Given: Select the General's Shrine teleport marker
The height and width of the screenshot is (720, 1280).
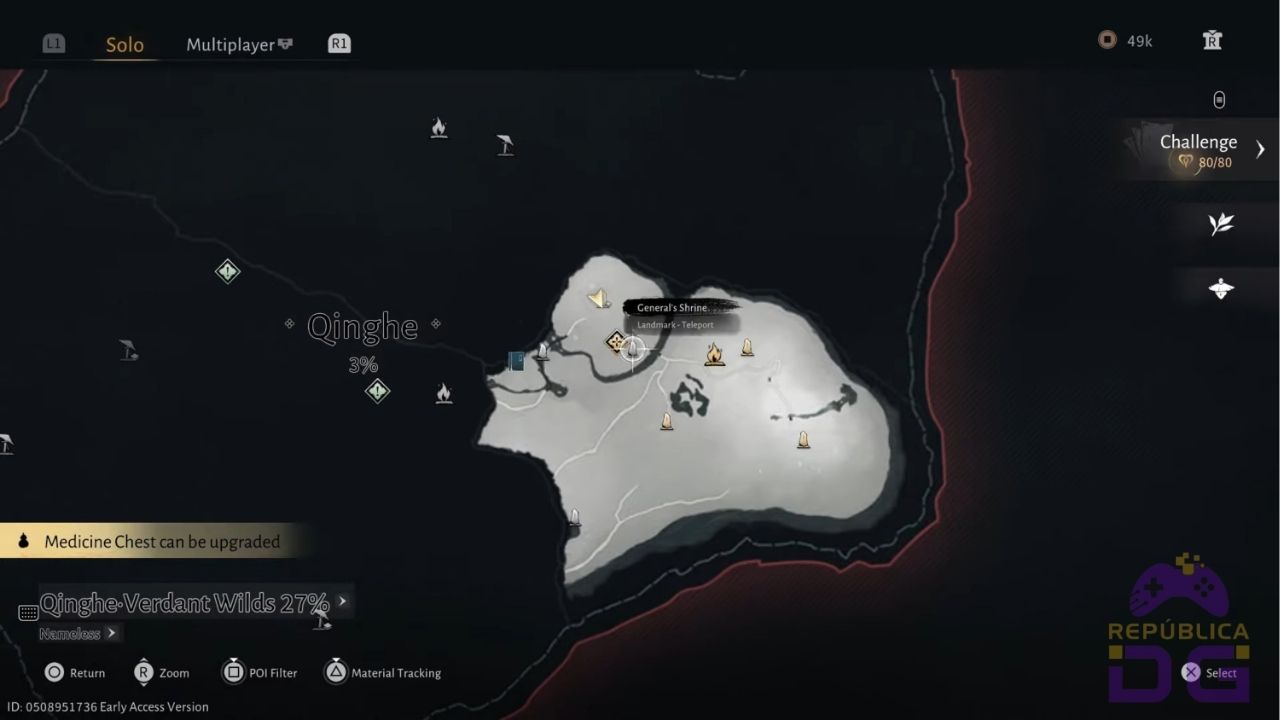Looking at the screenshot, I should coord(633,349).
